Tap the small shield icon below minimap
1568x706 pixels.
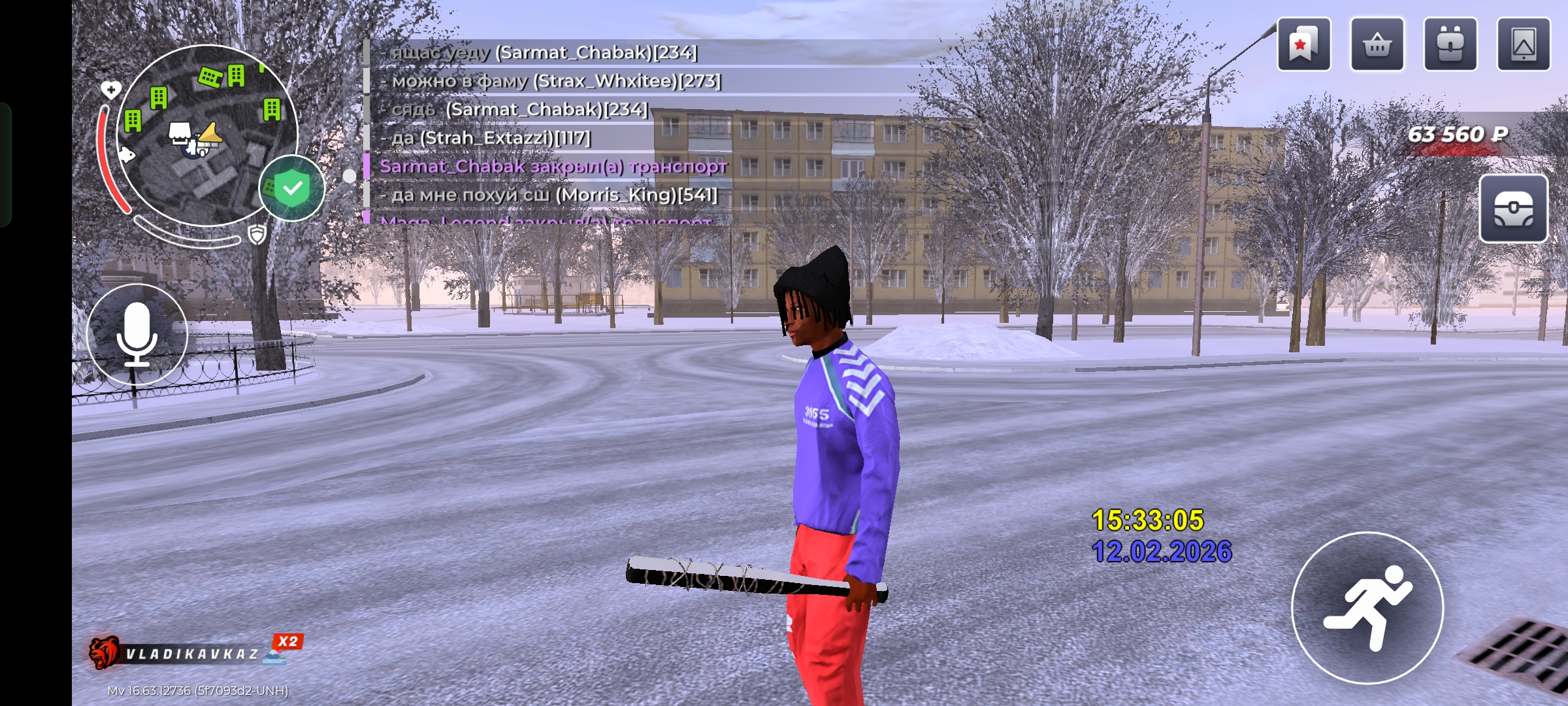coord(257,234)
